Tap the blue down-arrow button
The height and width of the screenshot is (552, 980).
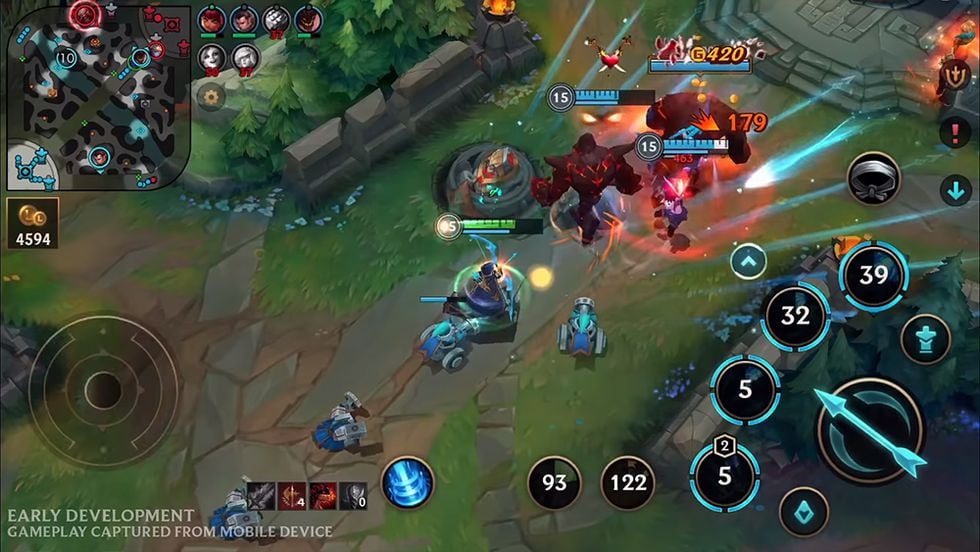click(955, 189)
